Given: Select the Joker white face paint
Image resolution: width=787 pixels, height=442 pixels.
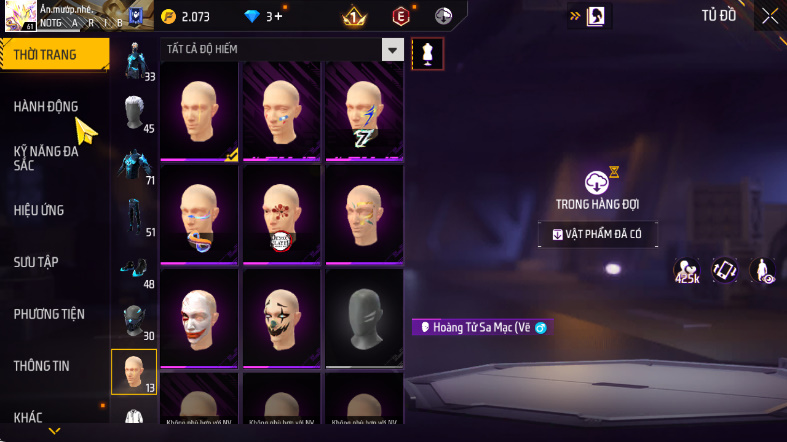Looking at the screenshot, I should click(x=198, y=315).
